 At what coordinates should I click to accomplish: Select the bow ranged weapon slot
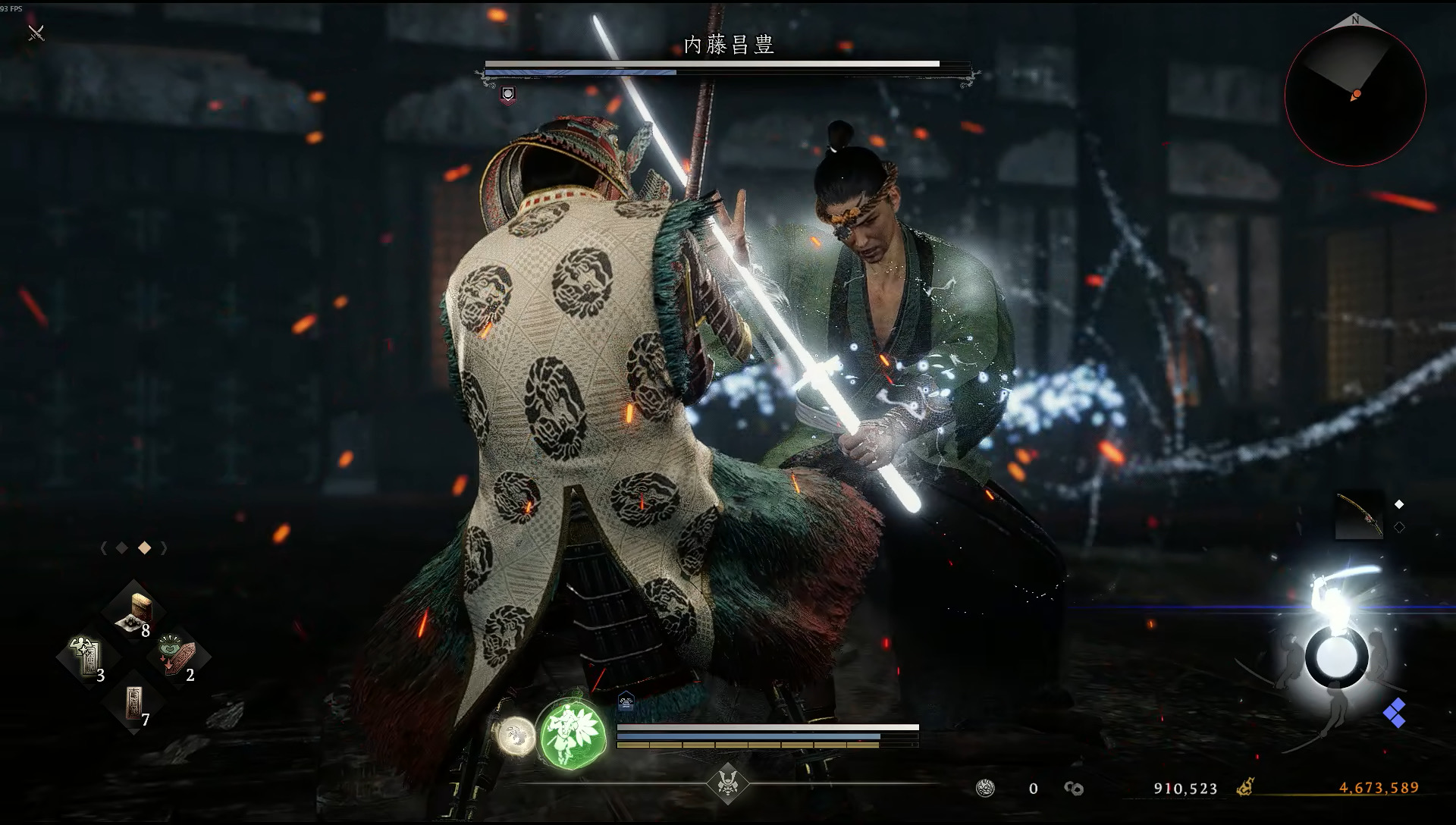(x=1358, y=516)
